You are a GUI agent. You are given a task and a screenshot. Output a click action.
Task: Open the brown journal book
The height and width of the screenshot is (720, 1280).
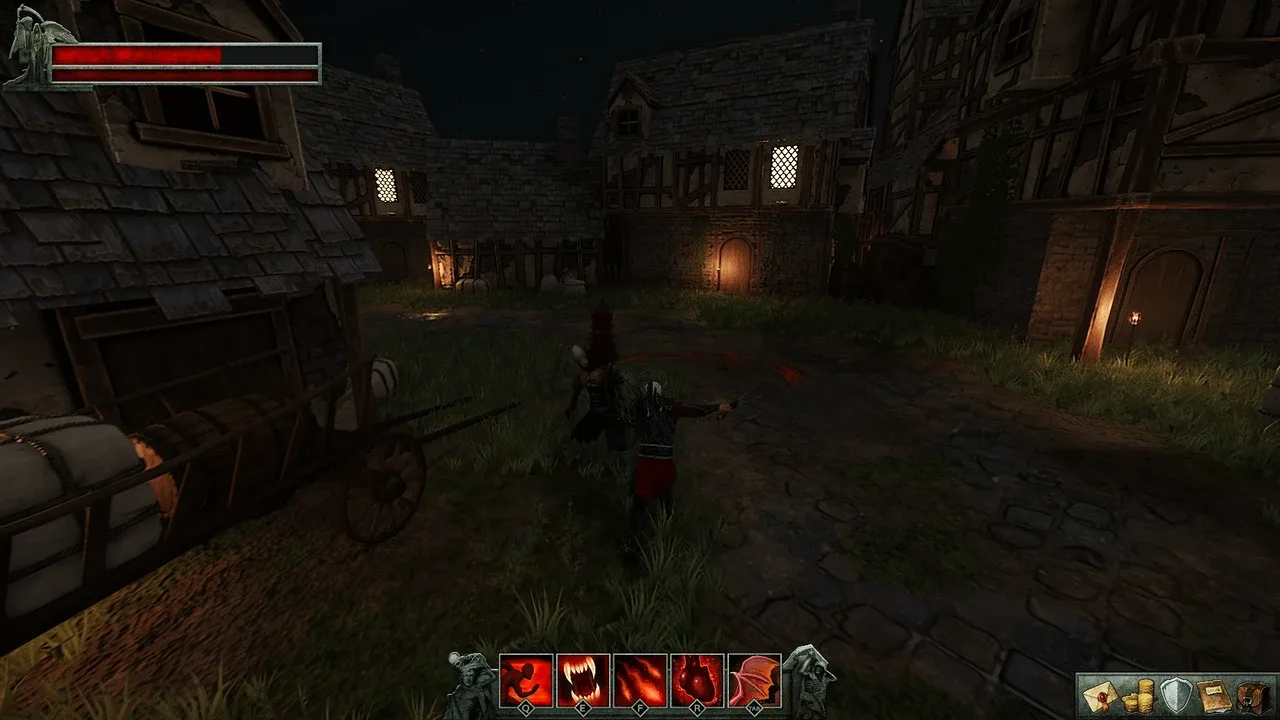1212,696
